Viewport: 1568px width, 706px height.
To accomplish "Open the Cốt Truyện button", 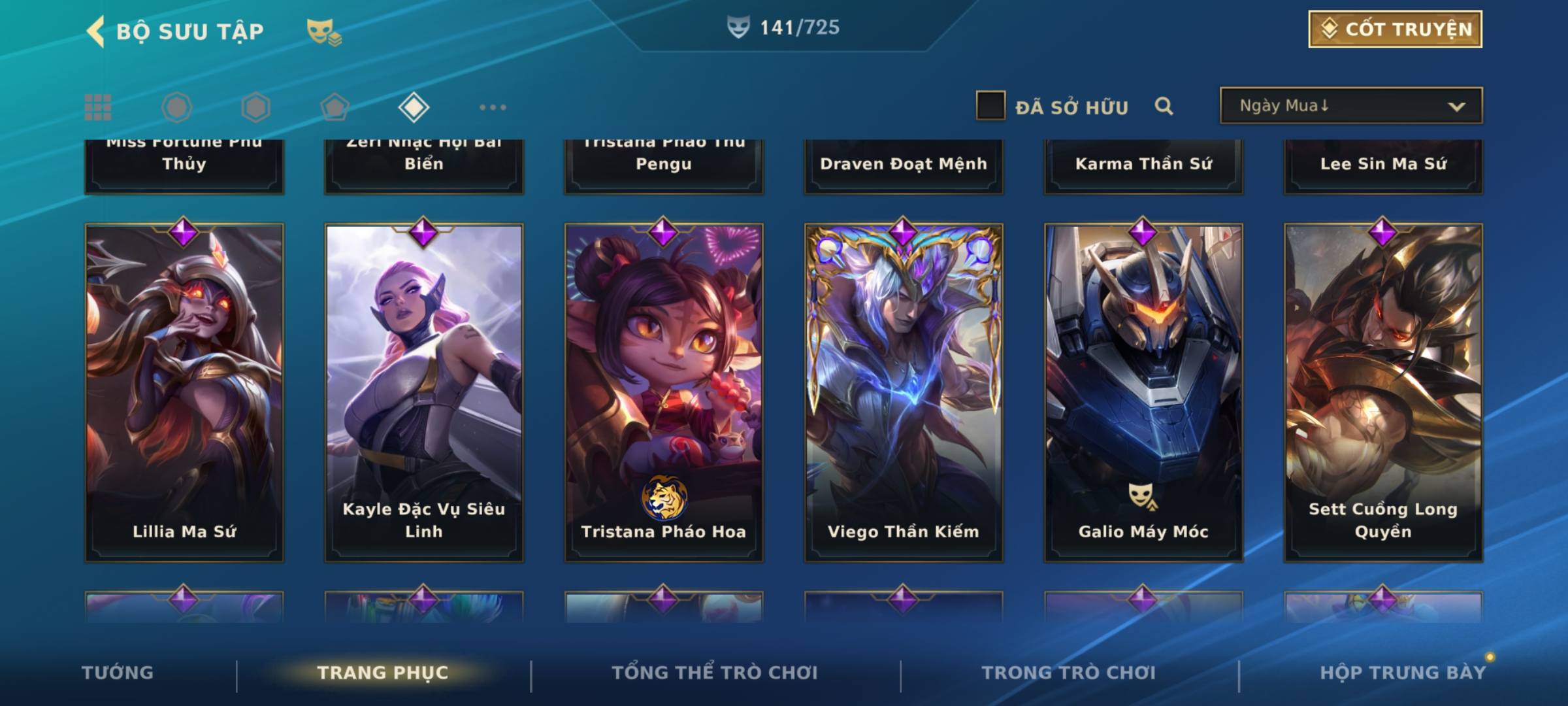I will pyautogui.click(x=1395, y=29).
